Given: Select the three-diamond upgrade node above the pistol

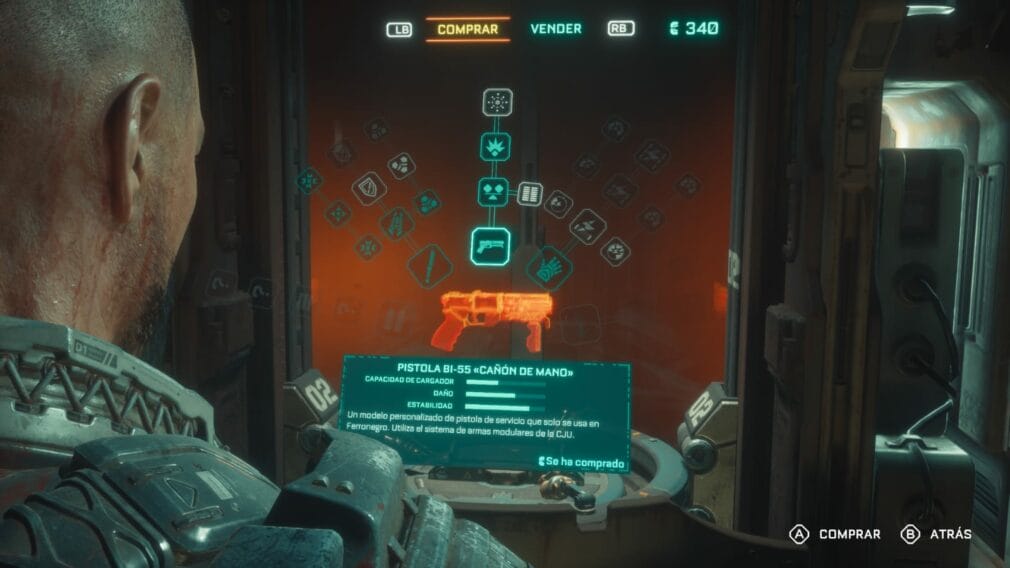Looking at the screenshot, I should (493, 192).
